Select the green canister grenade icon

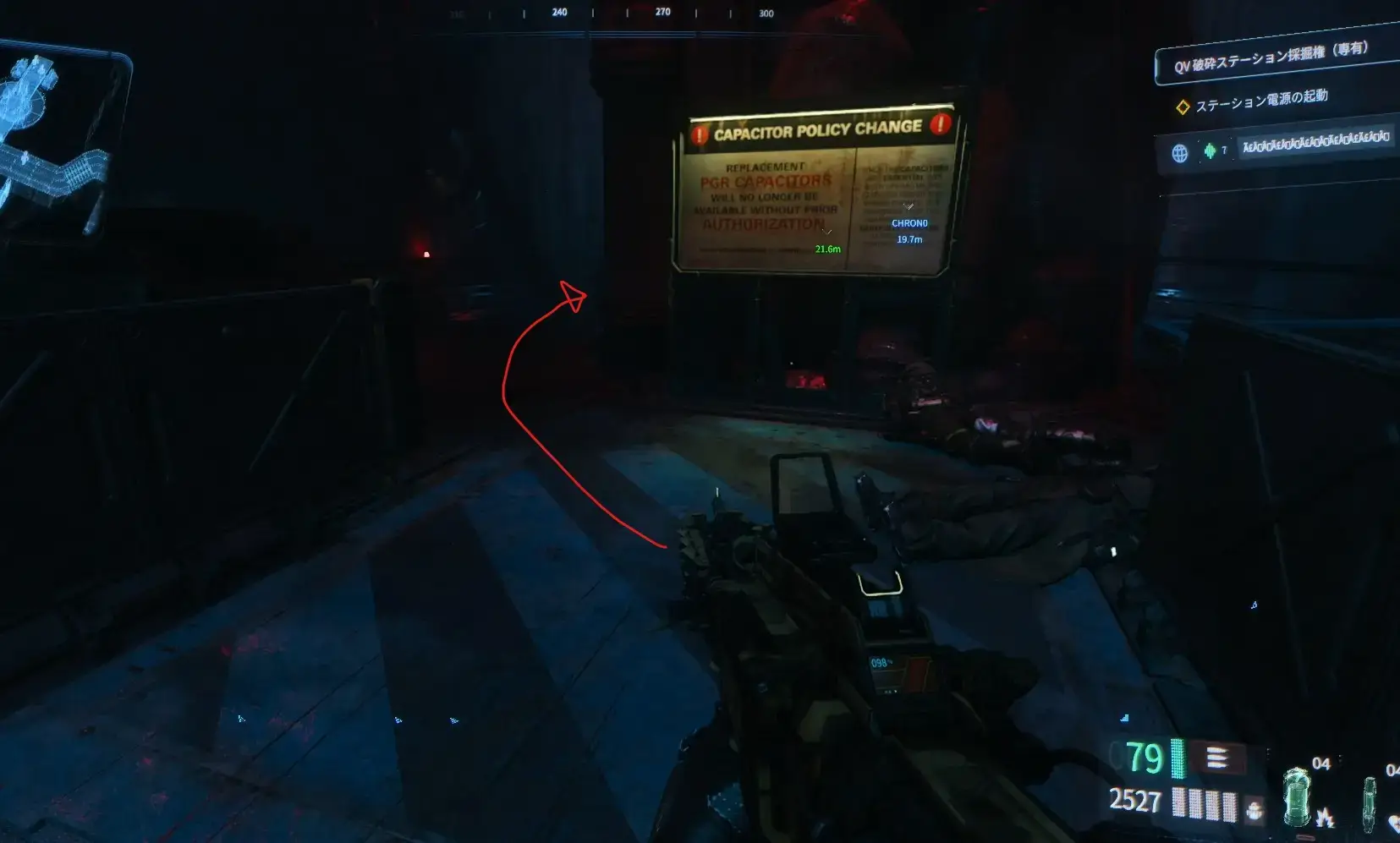pos(1296,796)
